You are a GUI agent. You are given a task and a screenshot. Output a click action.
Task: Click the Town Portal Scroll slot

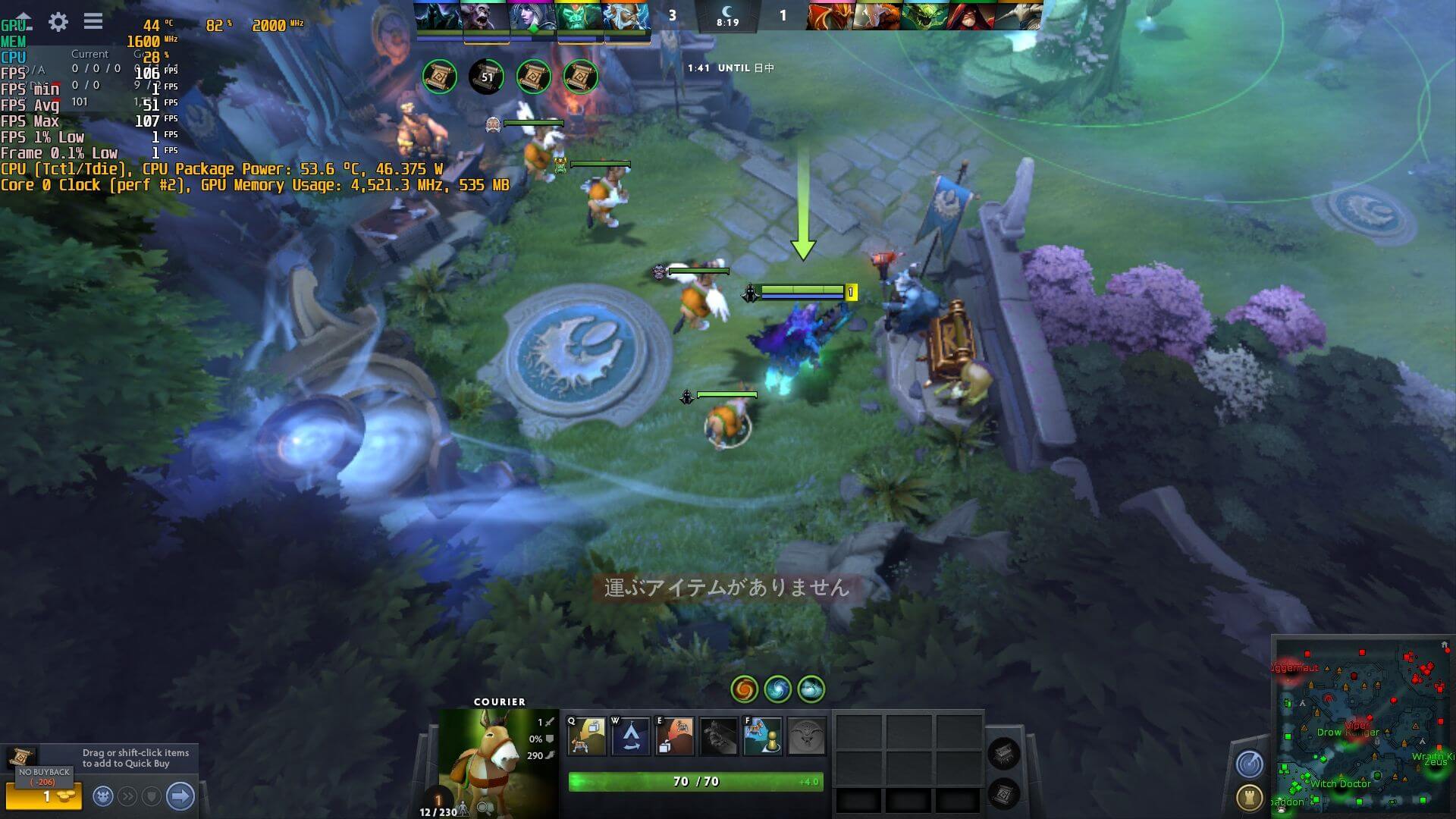click(x=1003, y=795)
